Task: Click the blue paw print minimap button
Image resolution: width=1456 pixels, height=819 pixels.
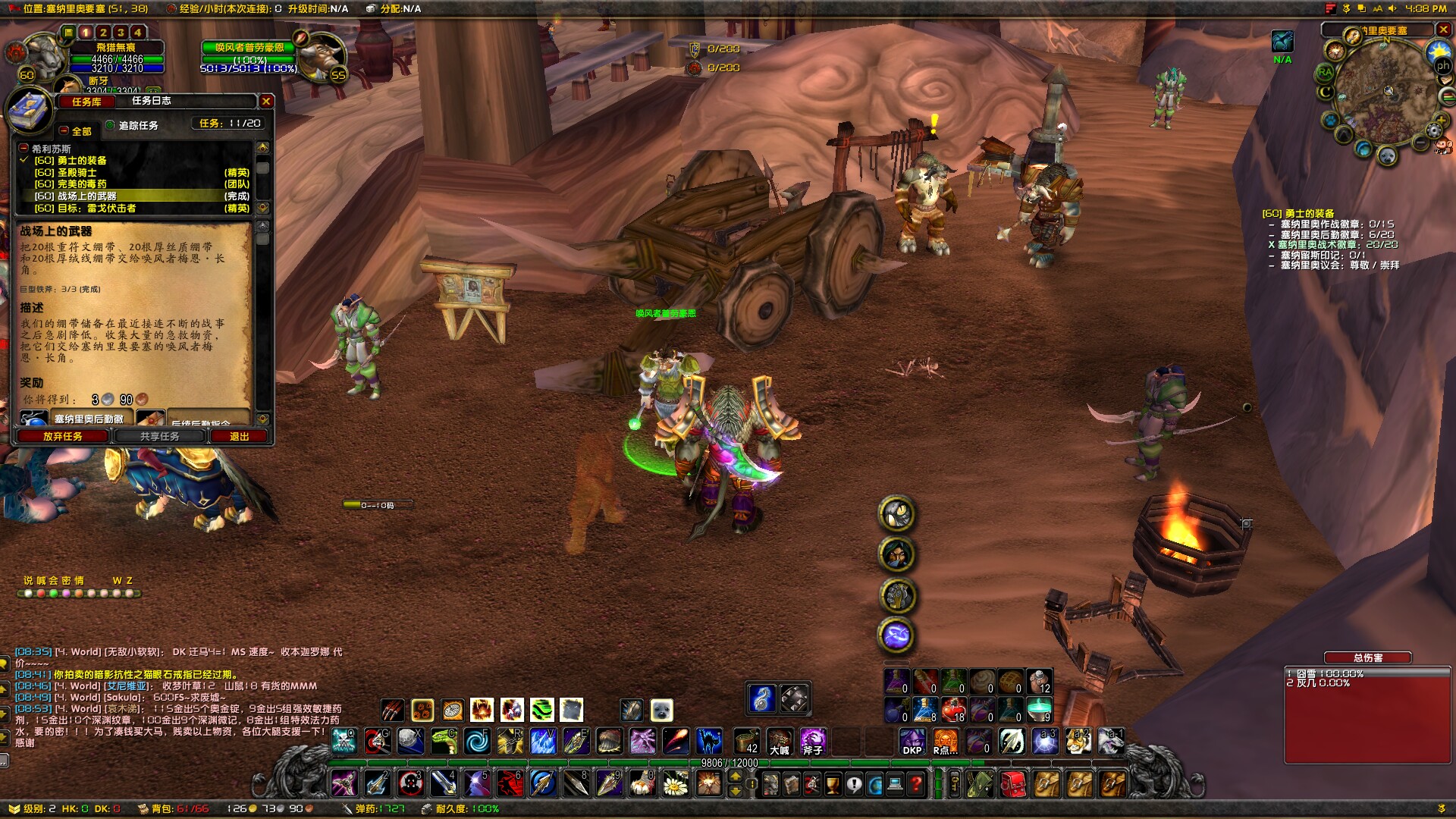Action: tap(1332, 121)
